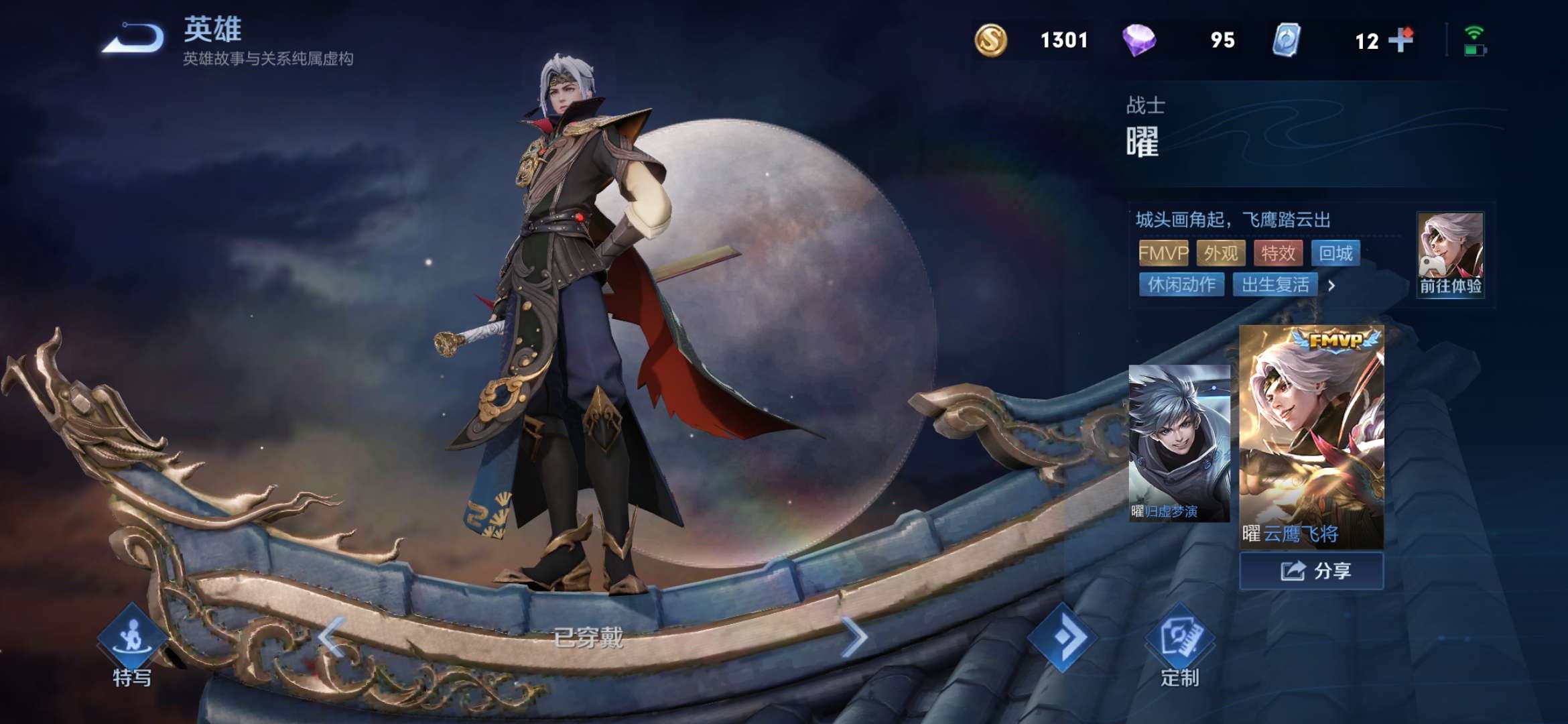1568x724 pixels.
Task: Expand more skin tags with small arrow
Action: click(x=1331, y=286)
